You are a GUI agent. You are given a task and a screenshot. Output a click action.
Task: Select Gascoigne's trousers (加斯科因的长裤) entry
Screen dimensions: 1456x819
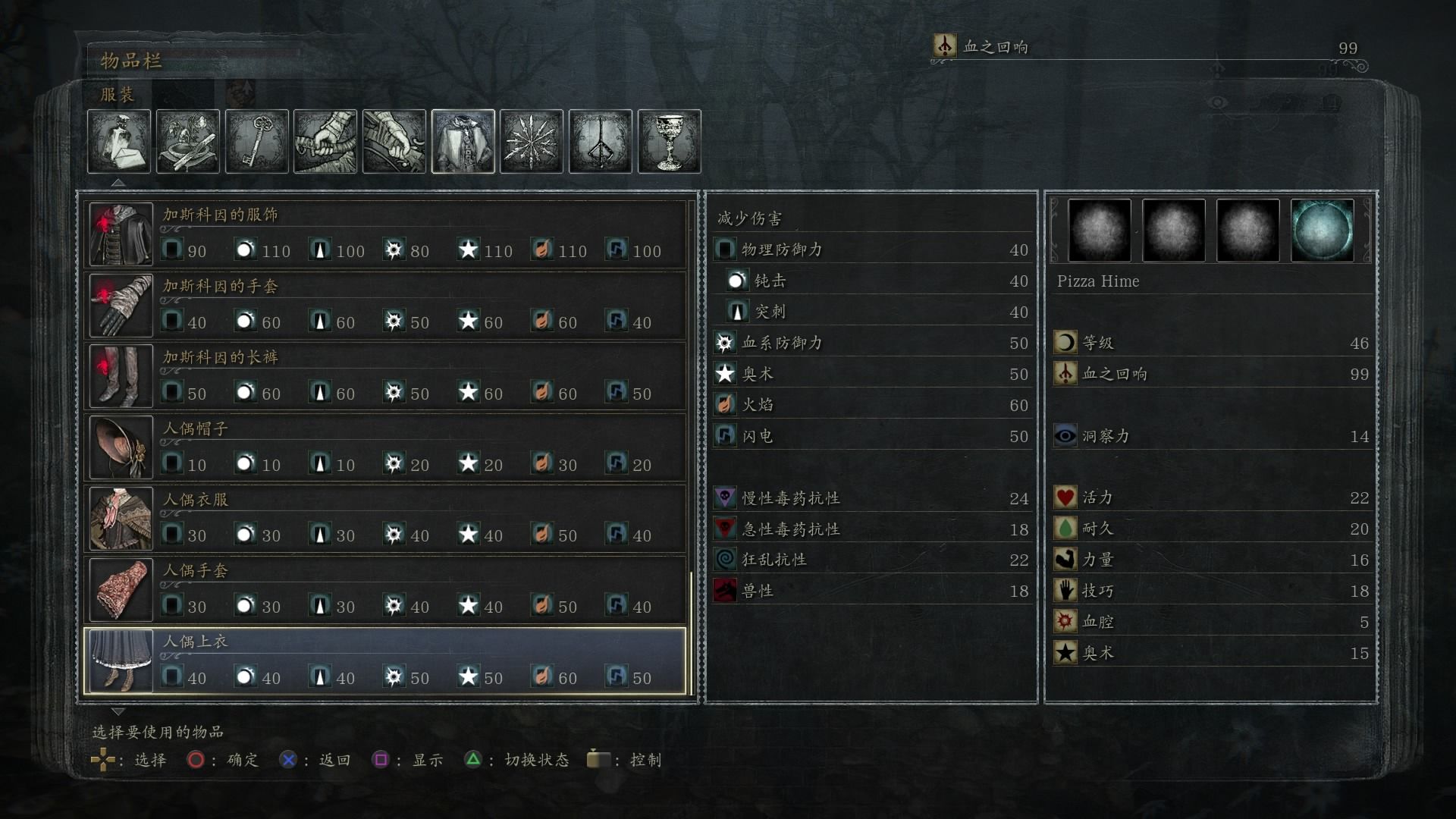point(385,378)
